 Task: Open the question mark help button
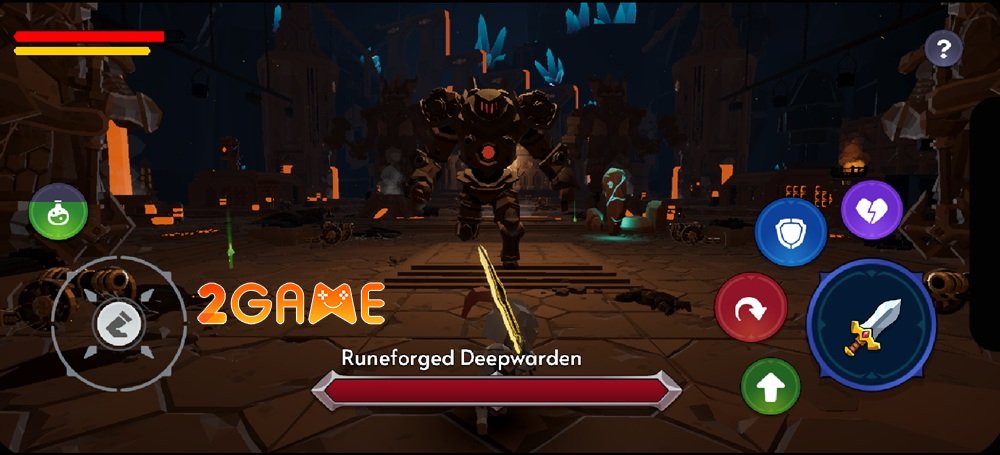click(943, 47)
